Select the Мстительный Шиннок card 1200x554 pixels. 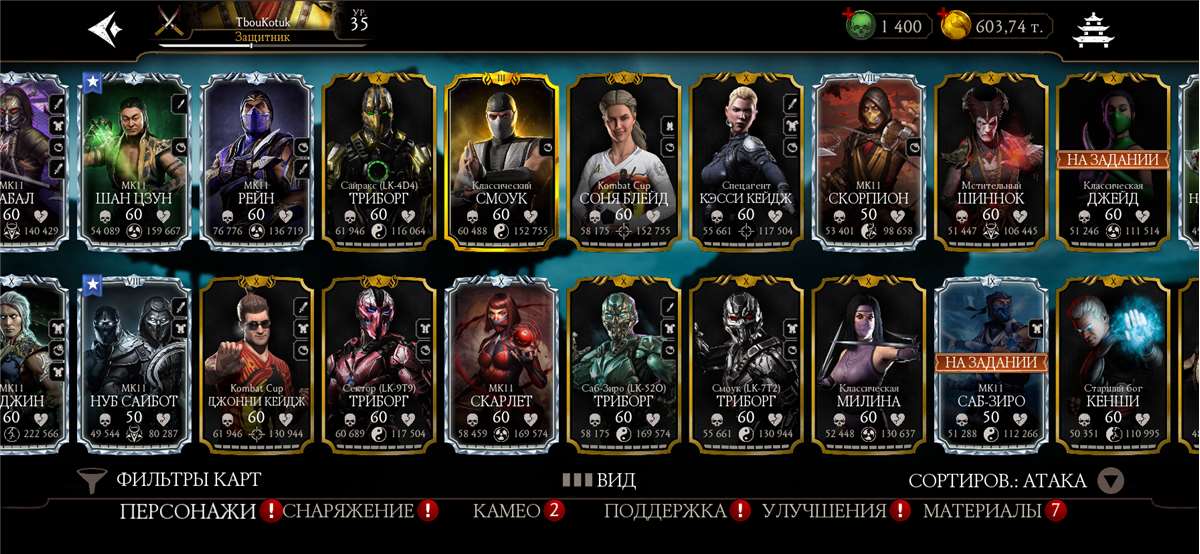click(990, 160)
